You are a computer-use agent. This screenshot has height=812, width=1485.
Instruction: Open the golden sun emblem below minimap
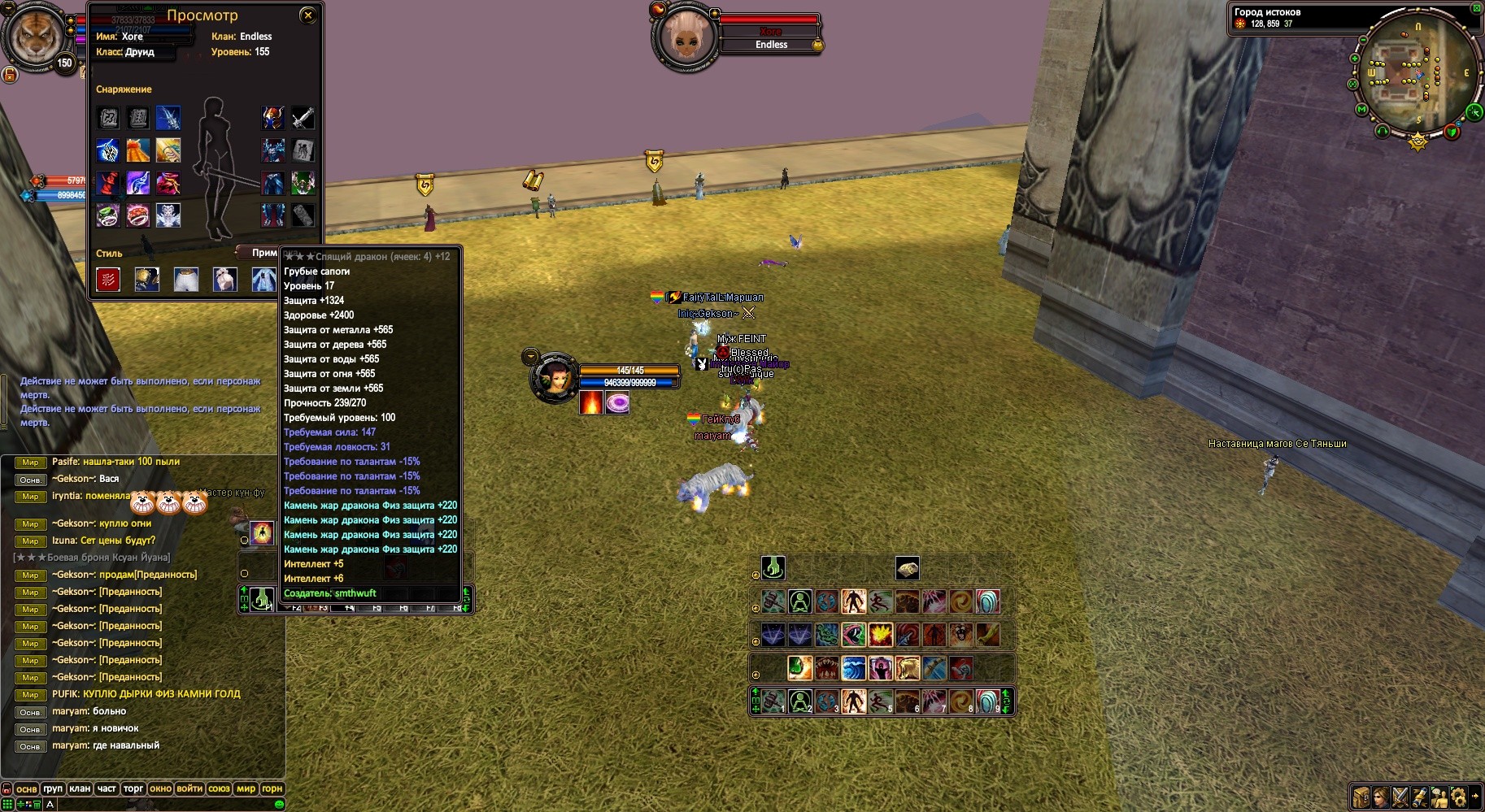coord(1417,143)
